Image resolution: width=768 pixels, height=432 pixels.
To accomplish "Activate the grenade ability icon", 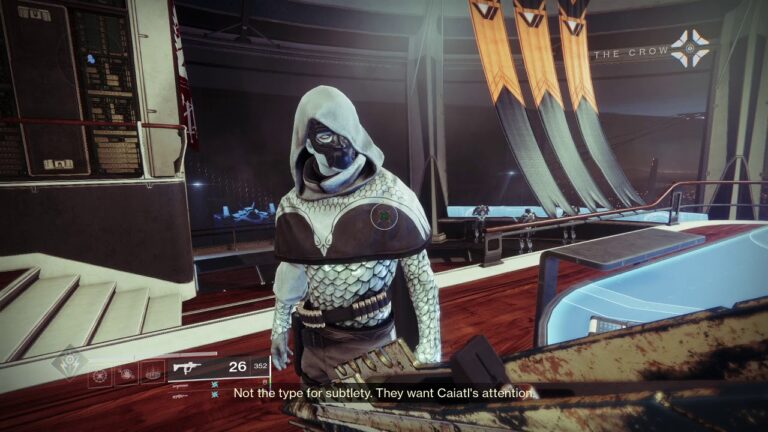I will (99, 376).
